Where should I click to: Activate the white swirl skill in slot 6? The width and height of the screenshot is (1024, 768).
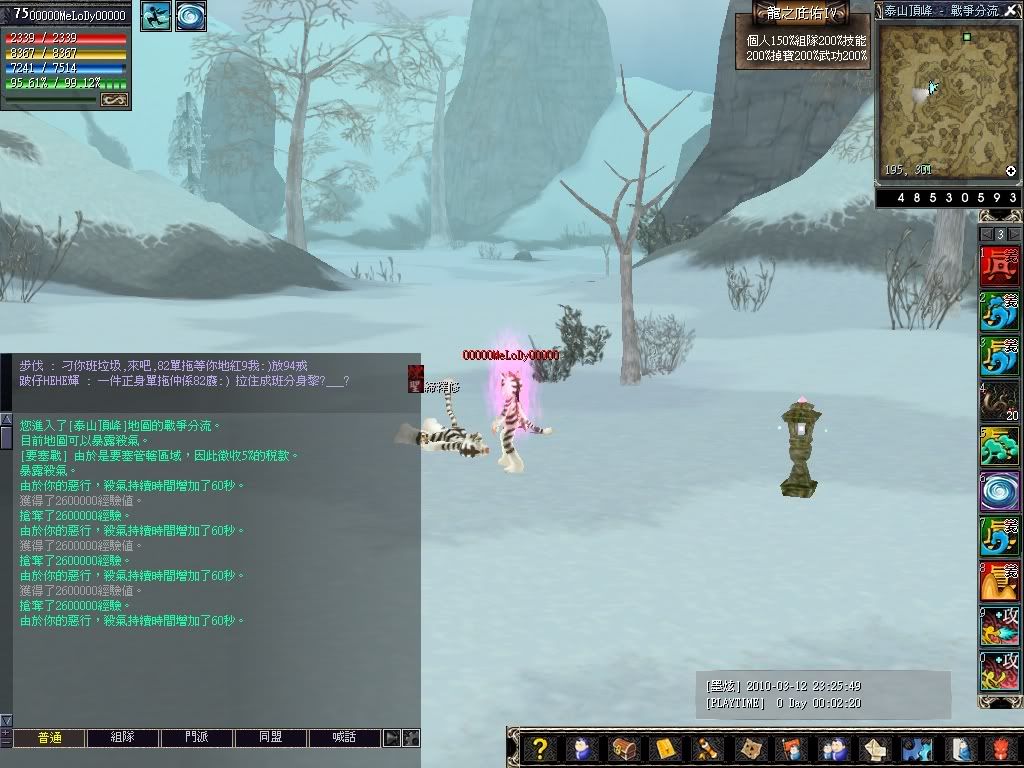[x=1000, y=491]
